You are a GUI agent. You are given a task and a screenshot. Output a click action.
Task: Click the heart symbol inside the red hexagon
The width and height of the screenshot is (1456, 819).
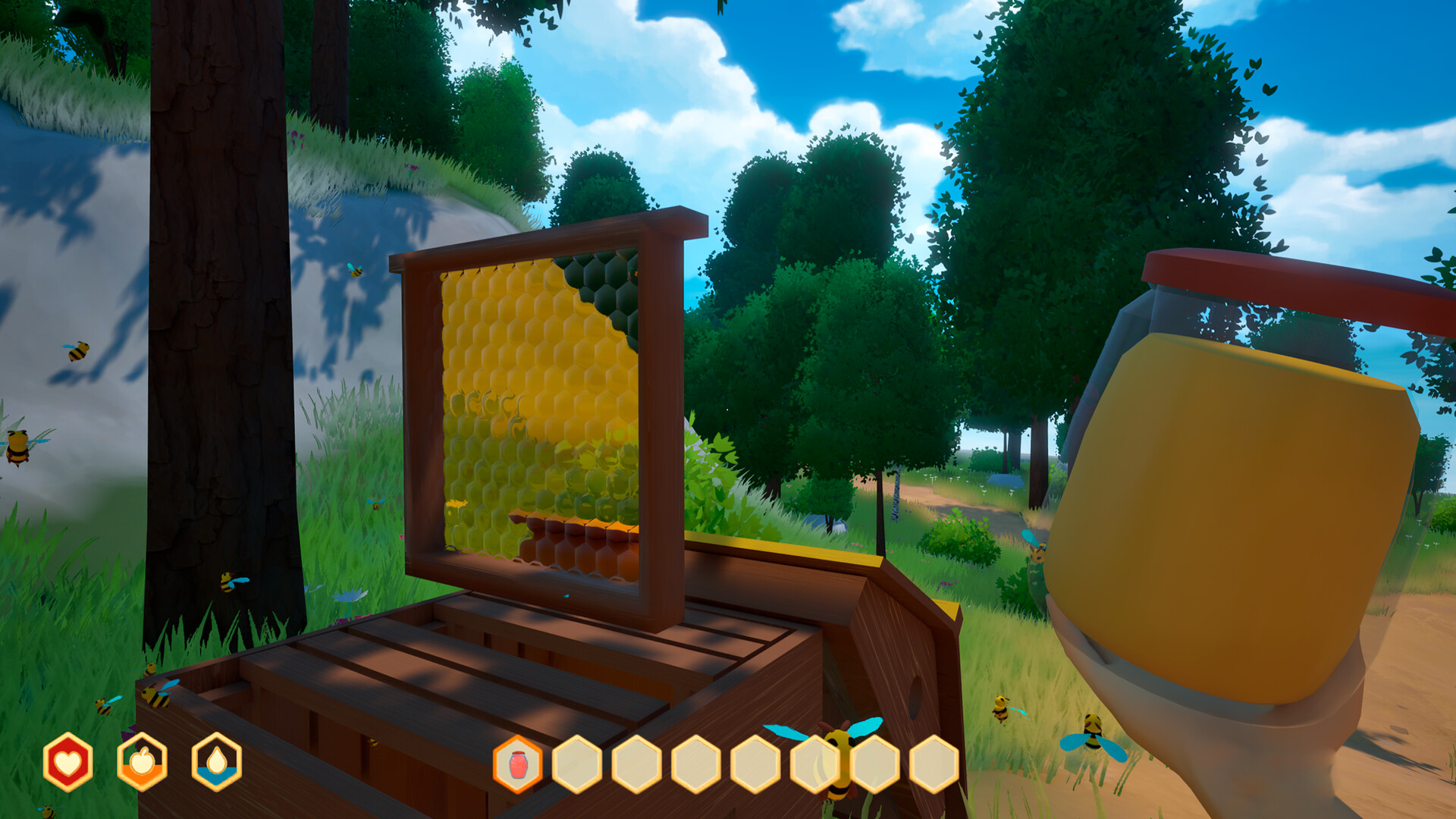[x=67, y=762]
